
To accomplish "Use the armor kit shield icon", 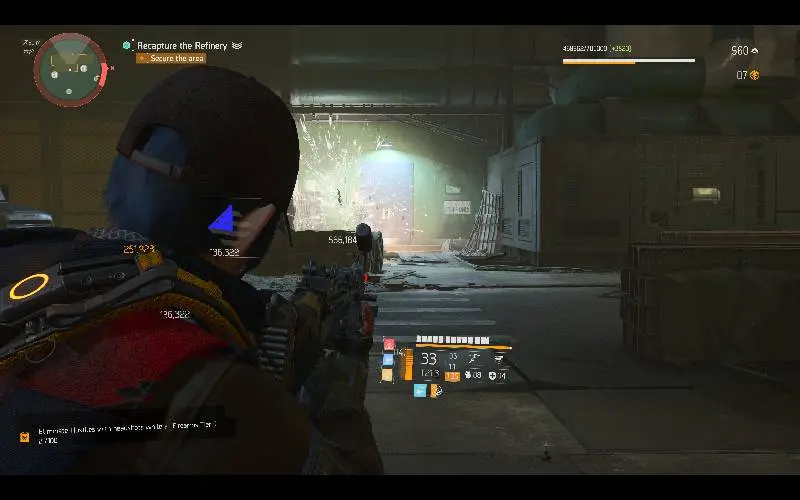I will pyautogui.click(x=493, y=375).
